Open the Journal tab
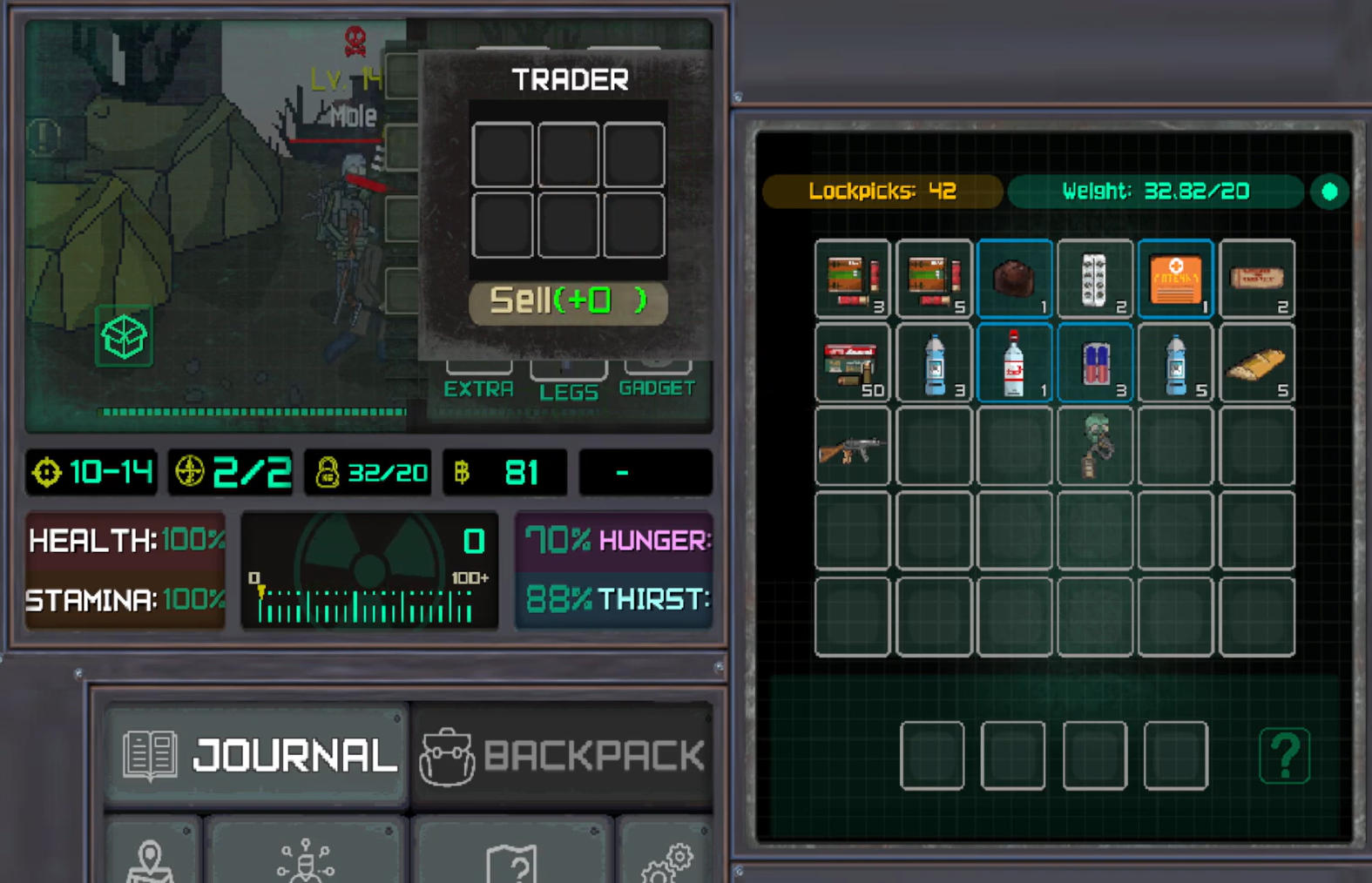The height and width of the screenshot is (883, 1372). (256, 754)
